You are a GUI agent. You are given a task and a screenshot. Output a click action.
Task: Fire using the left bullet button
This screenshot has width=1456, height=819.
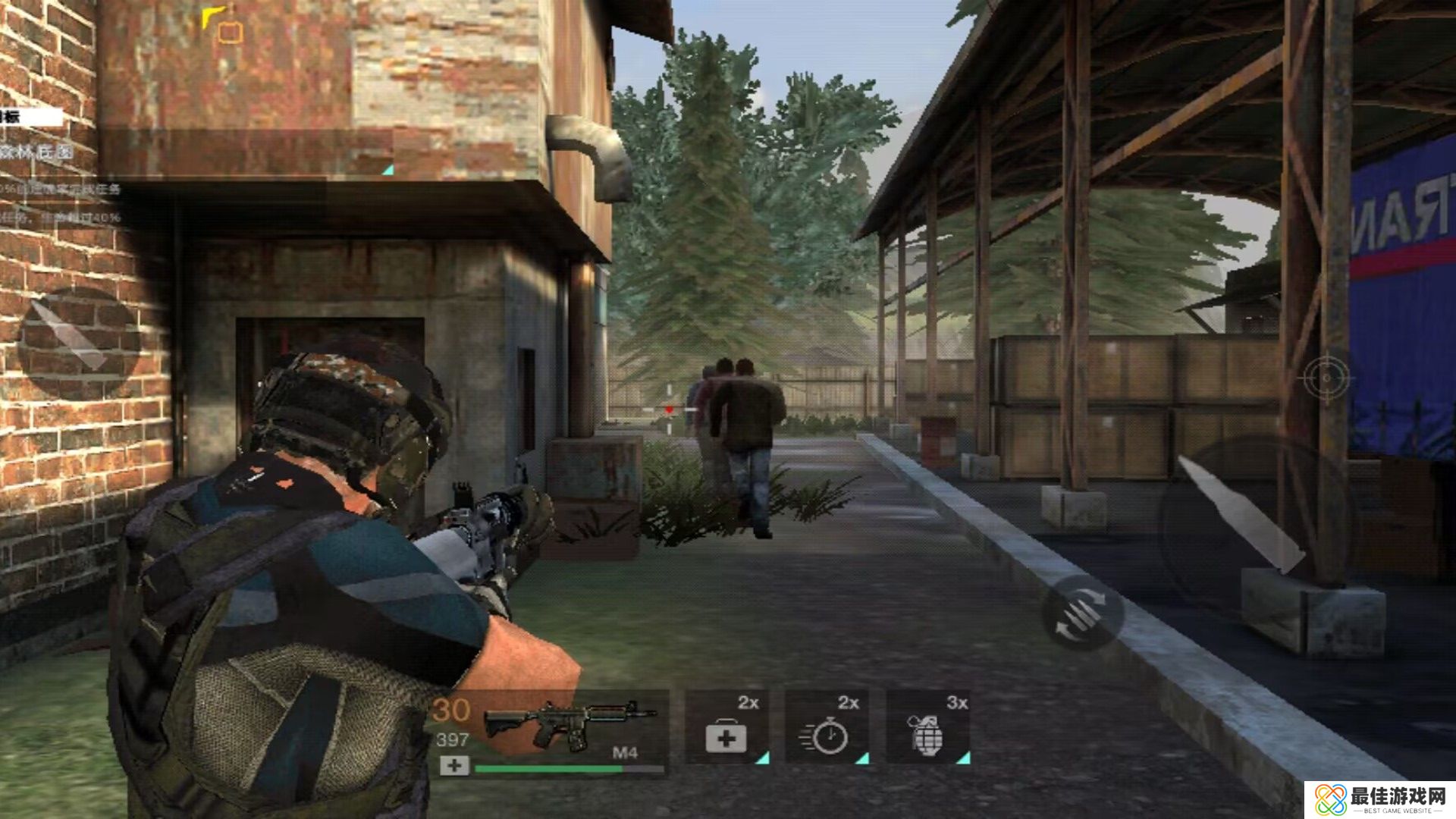coord(78,343)
